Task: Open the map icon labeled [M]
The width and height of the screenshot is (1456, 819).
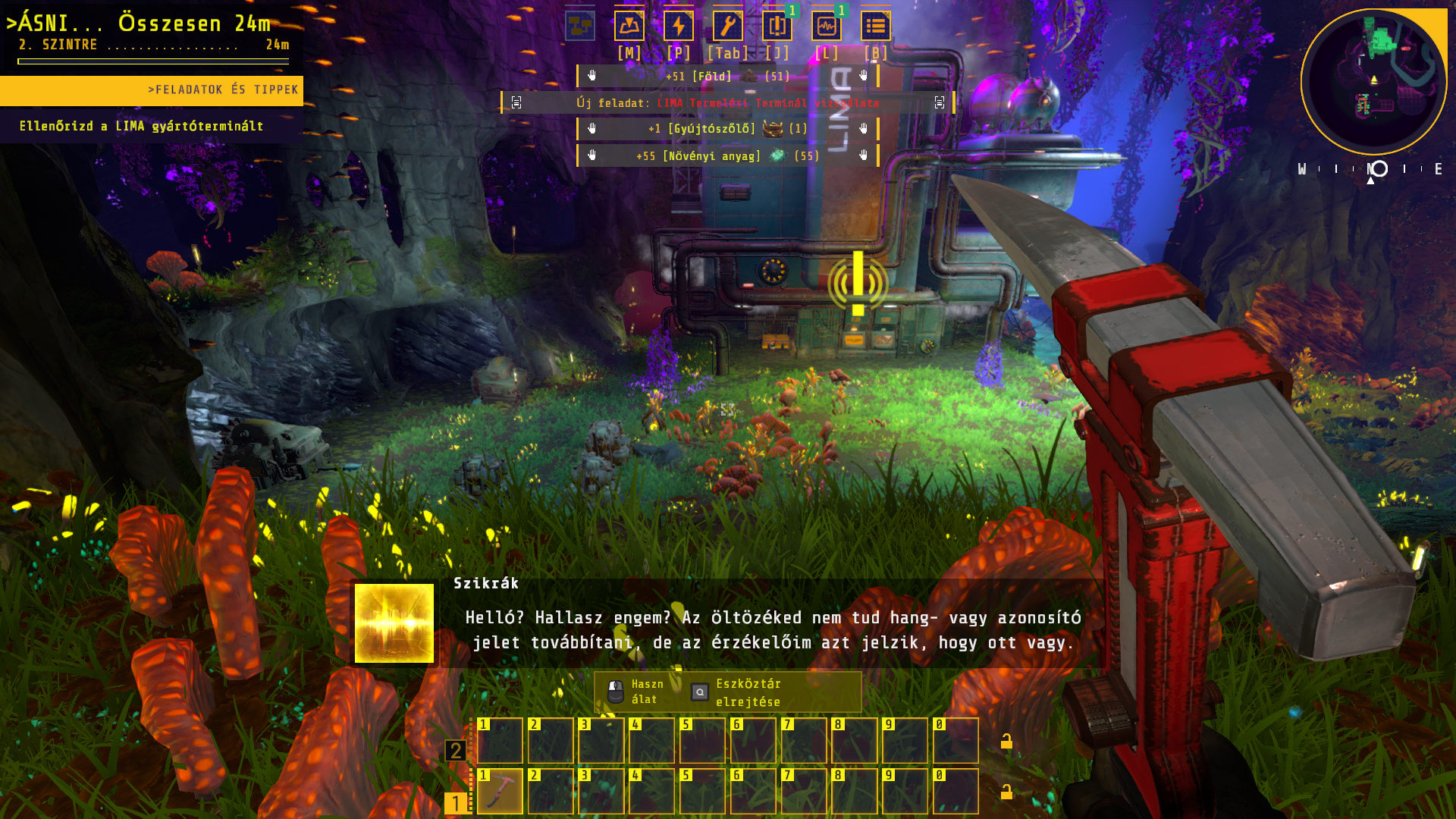Action: click(629, 27)
